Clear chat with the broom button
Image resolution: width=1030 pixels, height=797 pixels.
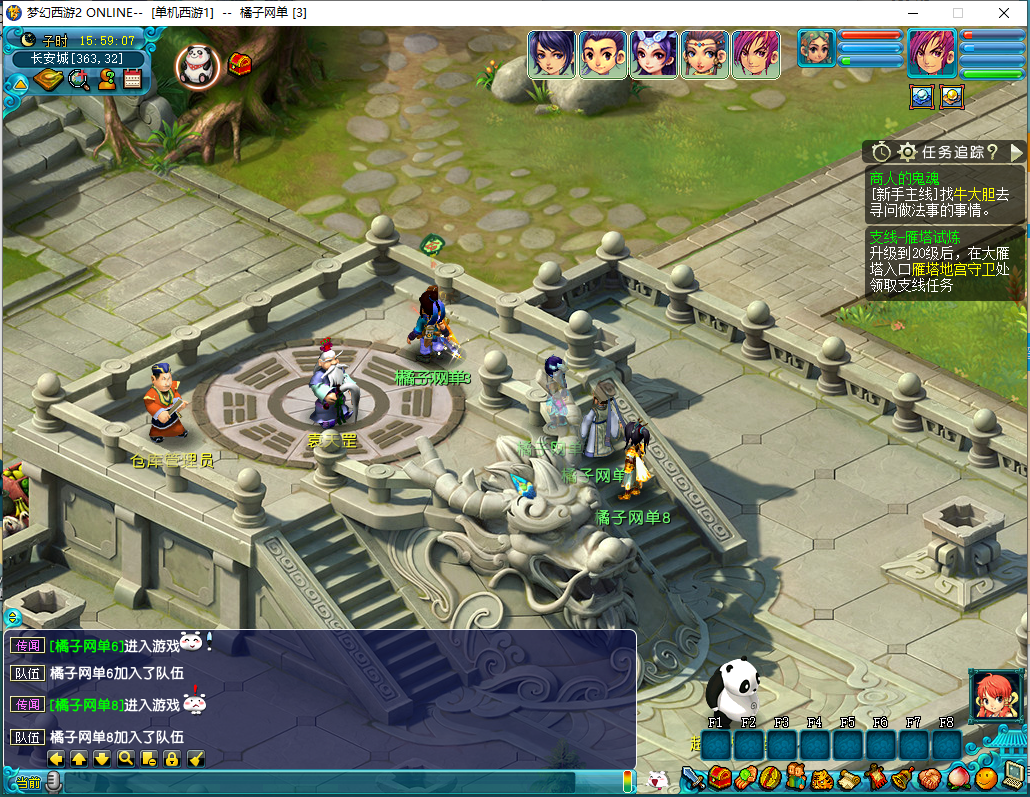[196, 758]
